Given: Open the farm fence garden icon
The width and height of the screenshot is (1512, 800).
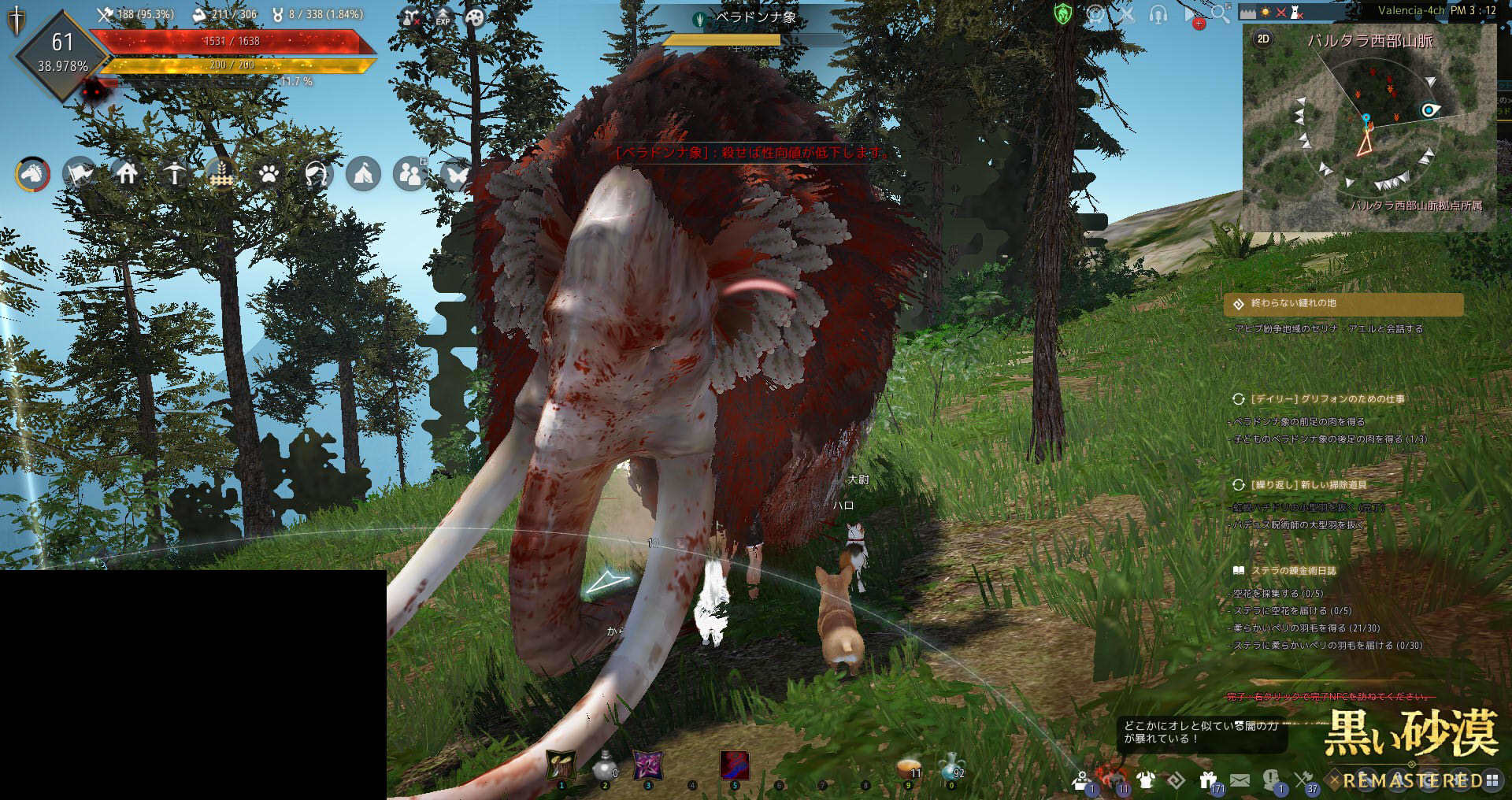Looking at the screenshot, I should pos(221,173).
